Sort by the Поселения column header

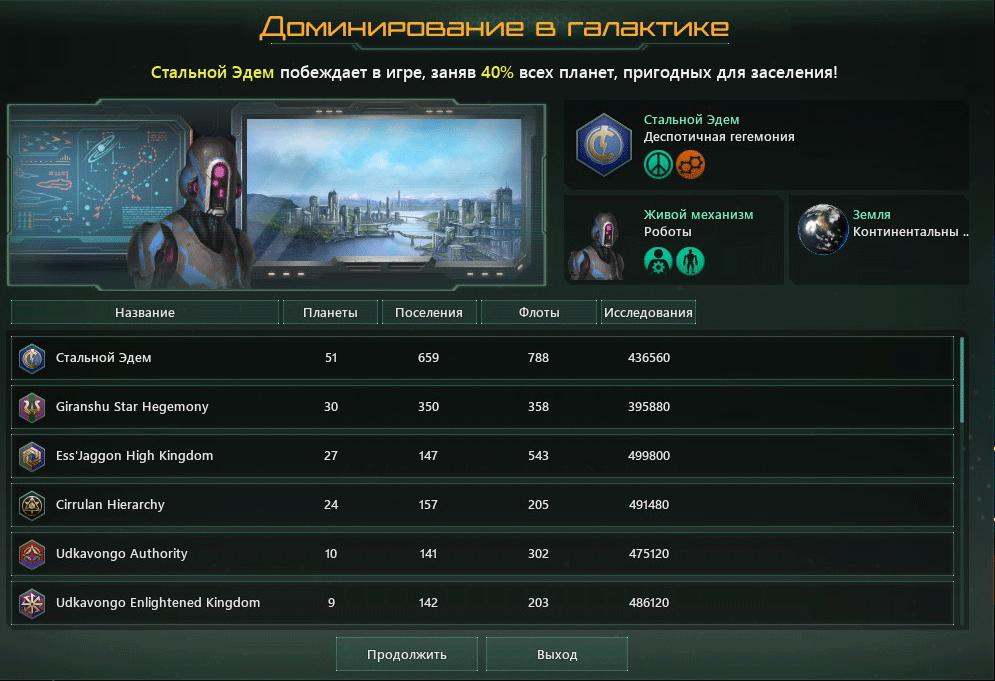click(x=429, y=313)
